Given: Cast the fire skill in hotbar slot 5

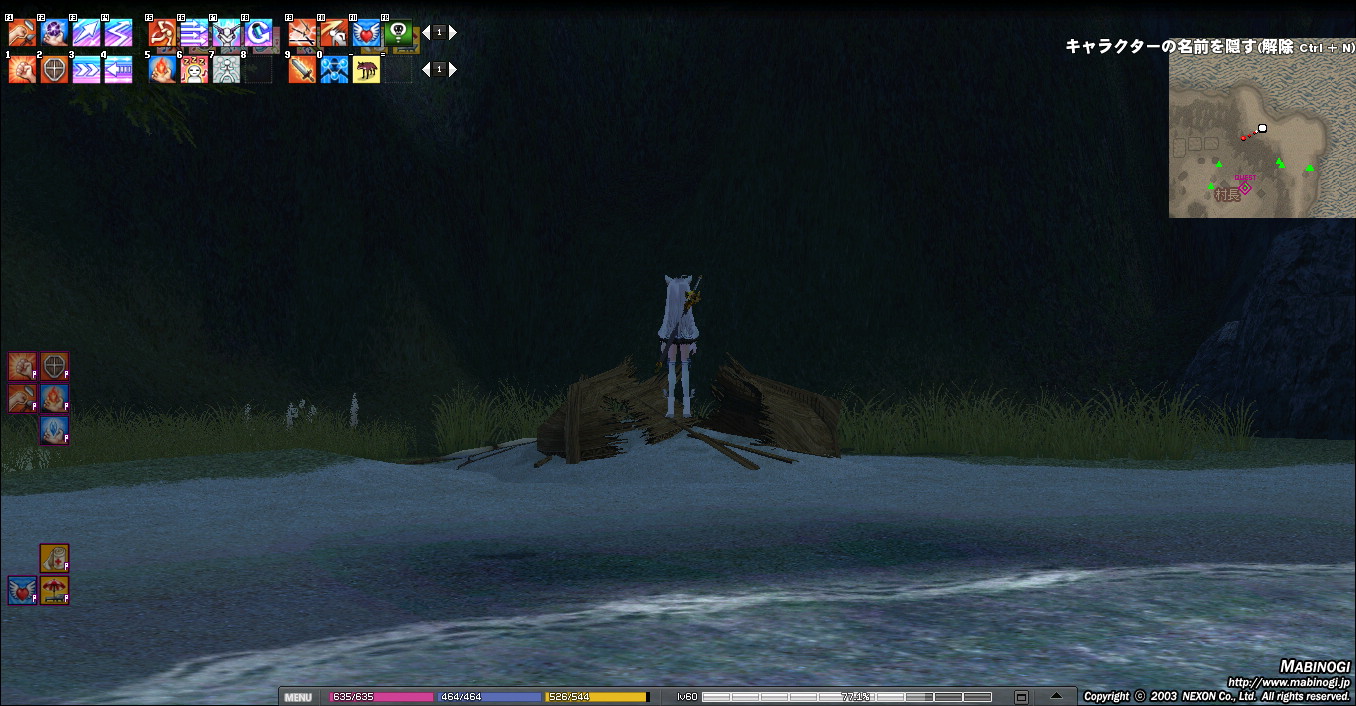Looking at the screenshot, I should click(163, 70).
